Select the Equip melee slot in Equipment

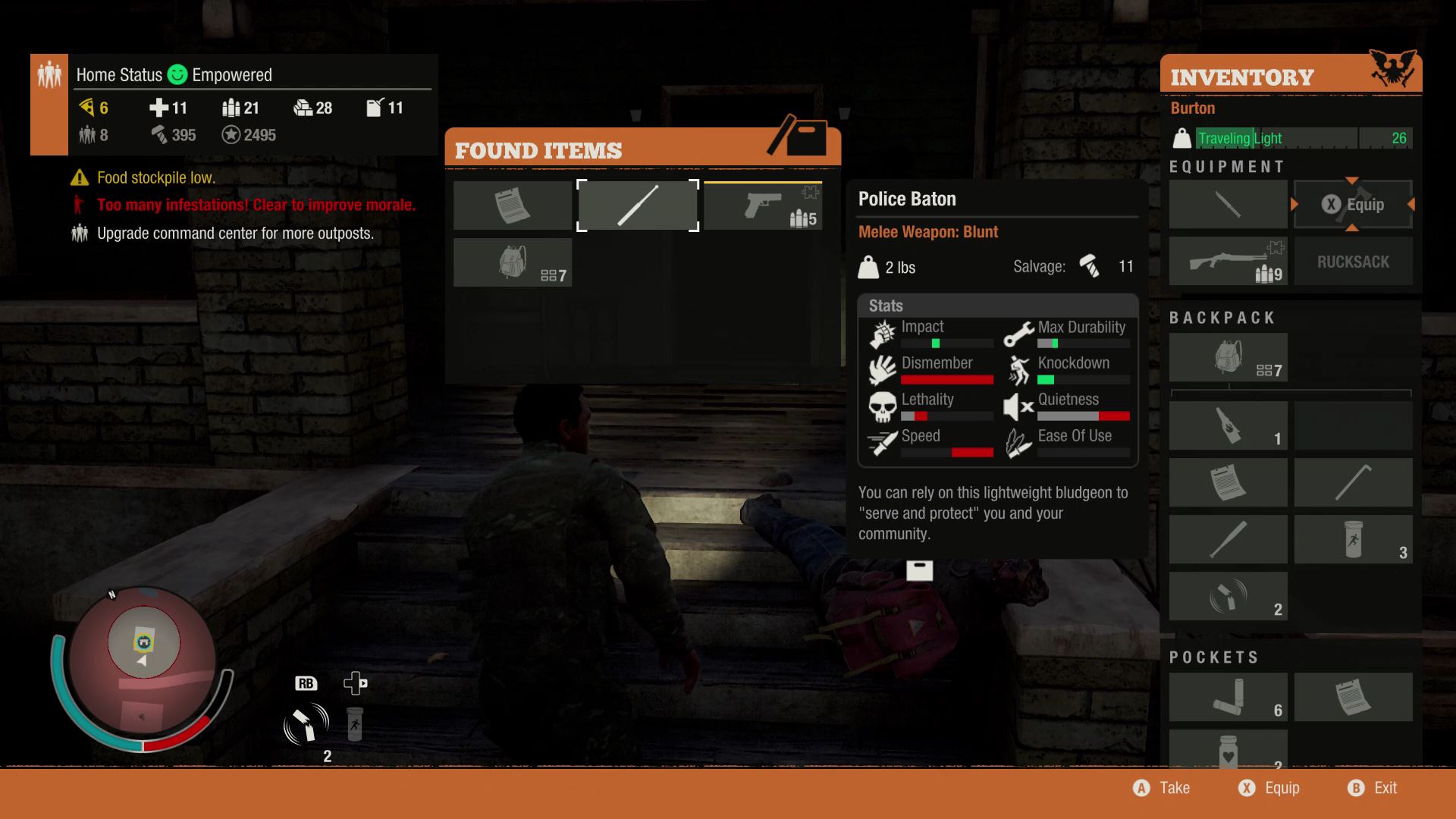(1353, 204)
